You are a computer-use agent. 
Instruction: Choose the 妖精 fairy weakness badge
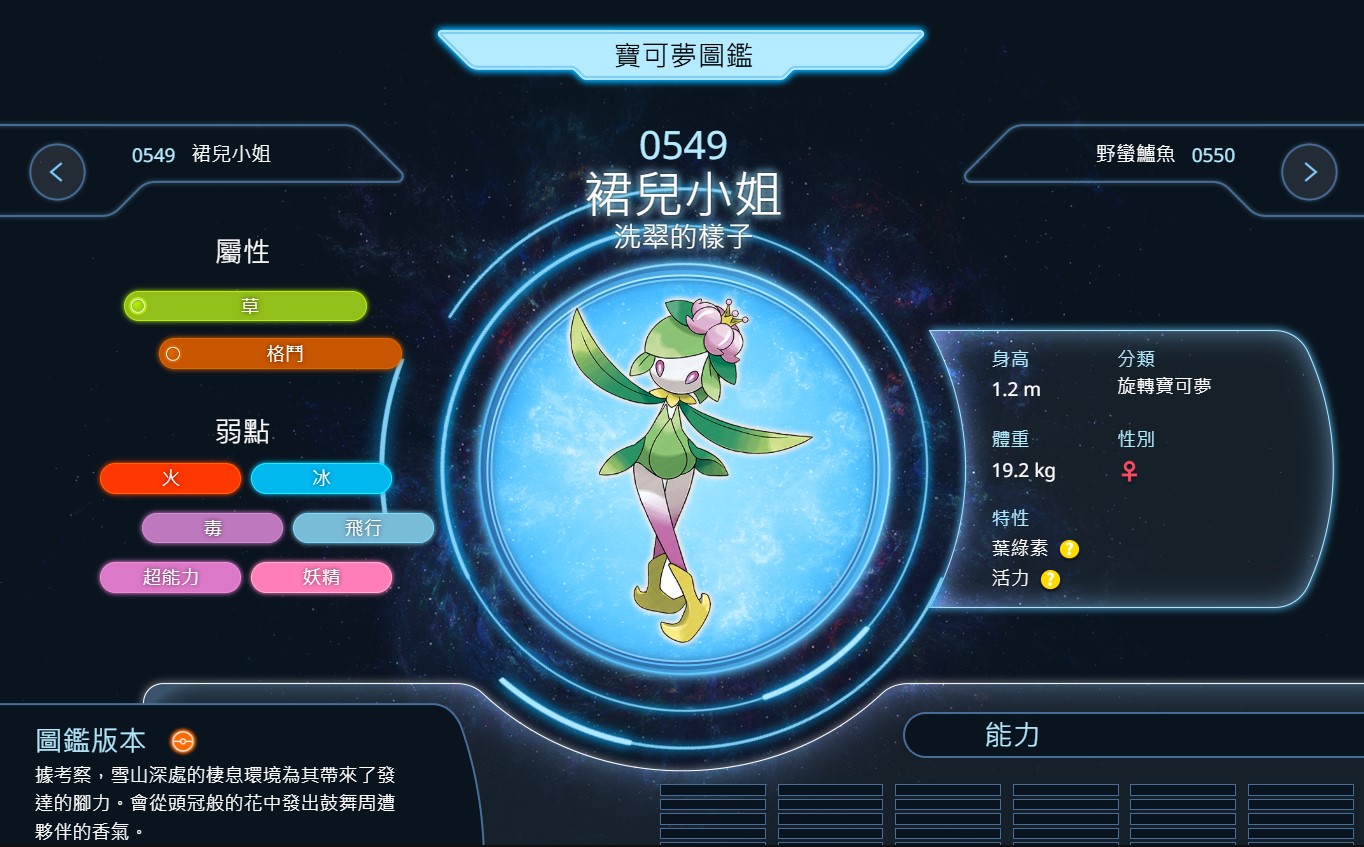click(321, 577)
